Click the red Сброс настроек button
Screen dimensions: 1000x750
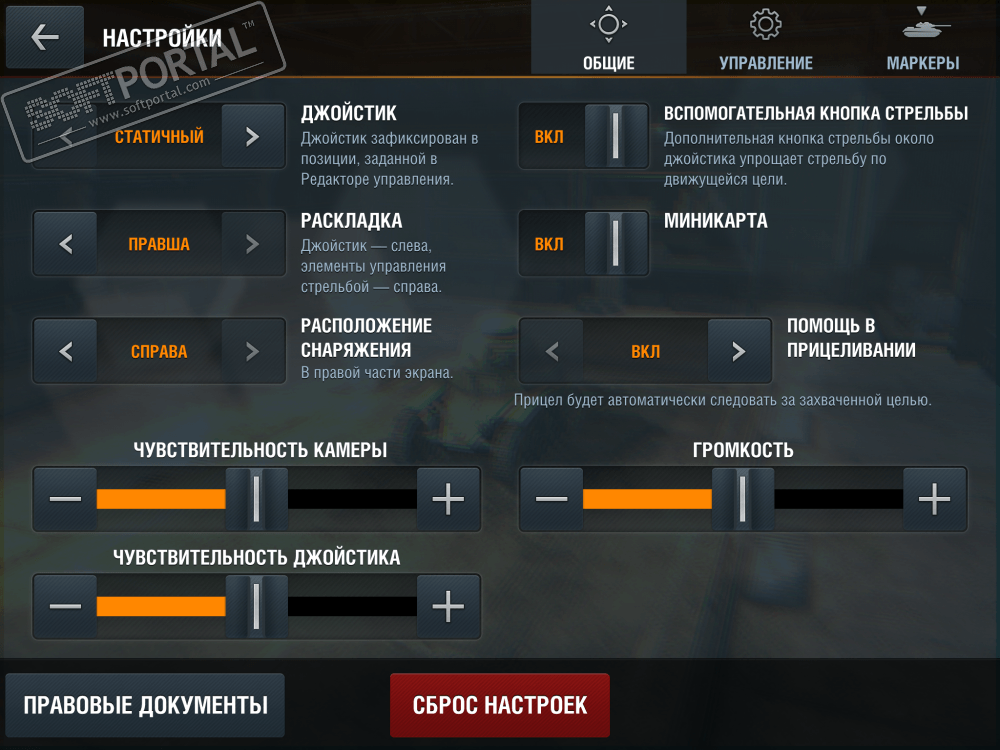pos(499,705)
